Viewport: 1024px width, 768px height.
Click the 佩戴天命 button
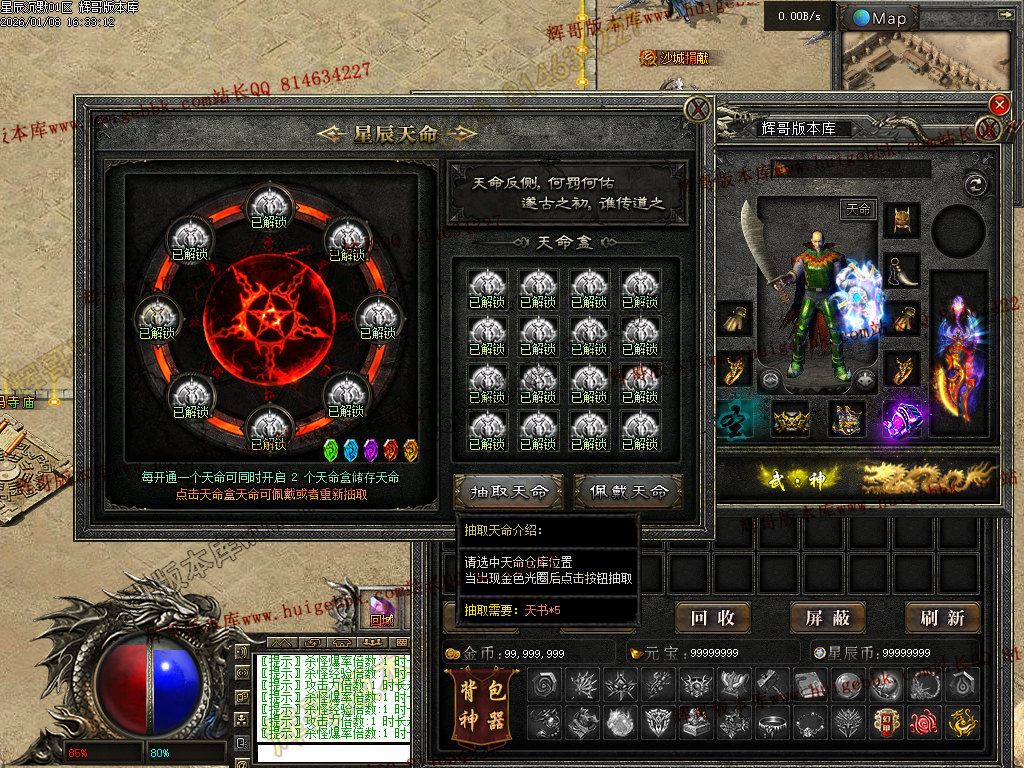click(628, 491)
